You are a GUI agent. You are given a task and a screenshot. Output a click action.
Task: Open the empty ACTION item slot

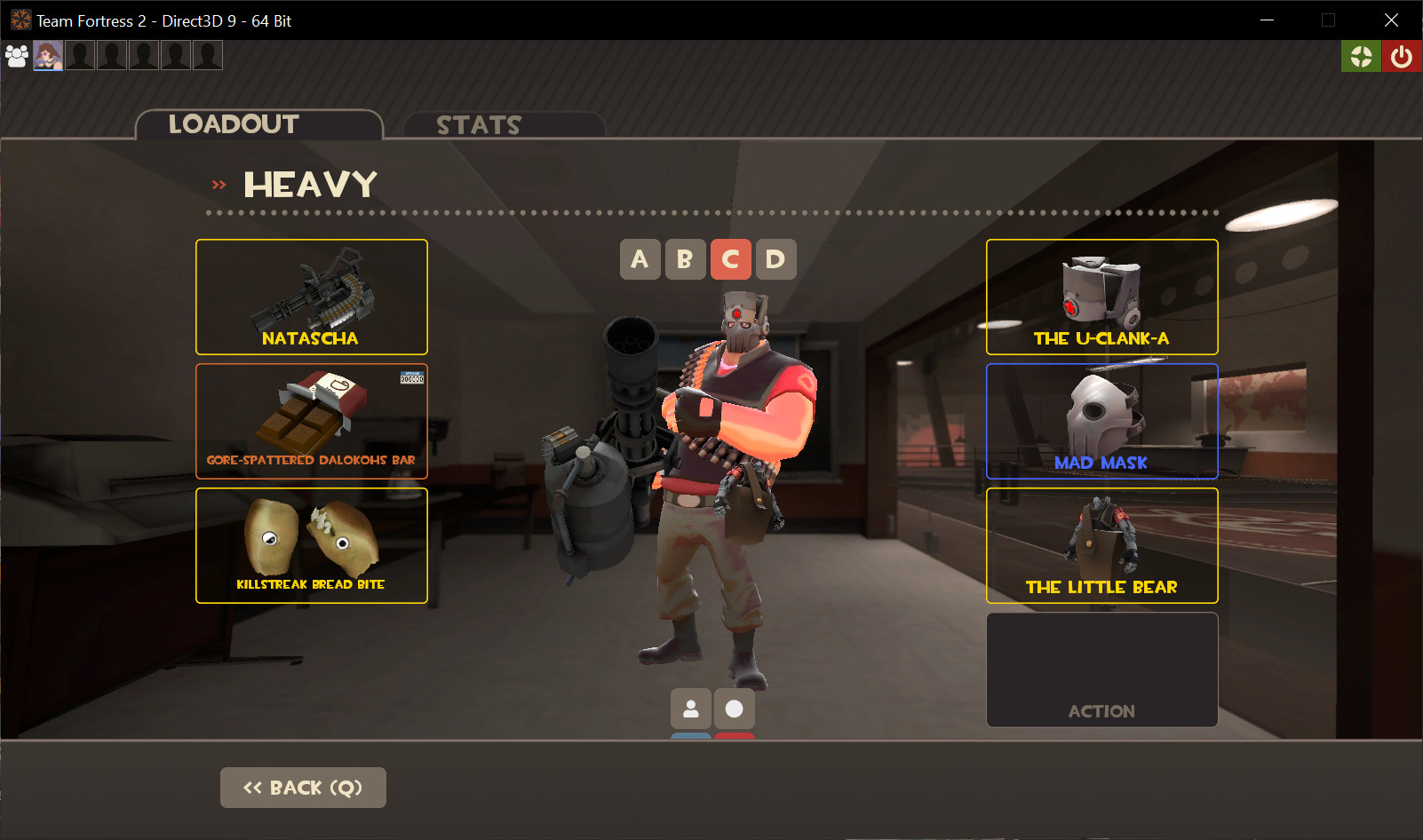(x=1101, y=670)
